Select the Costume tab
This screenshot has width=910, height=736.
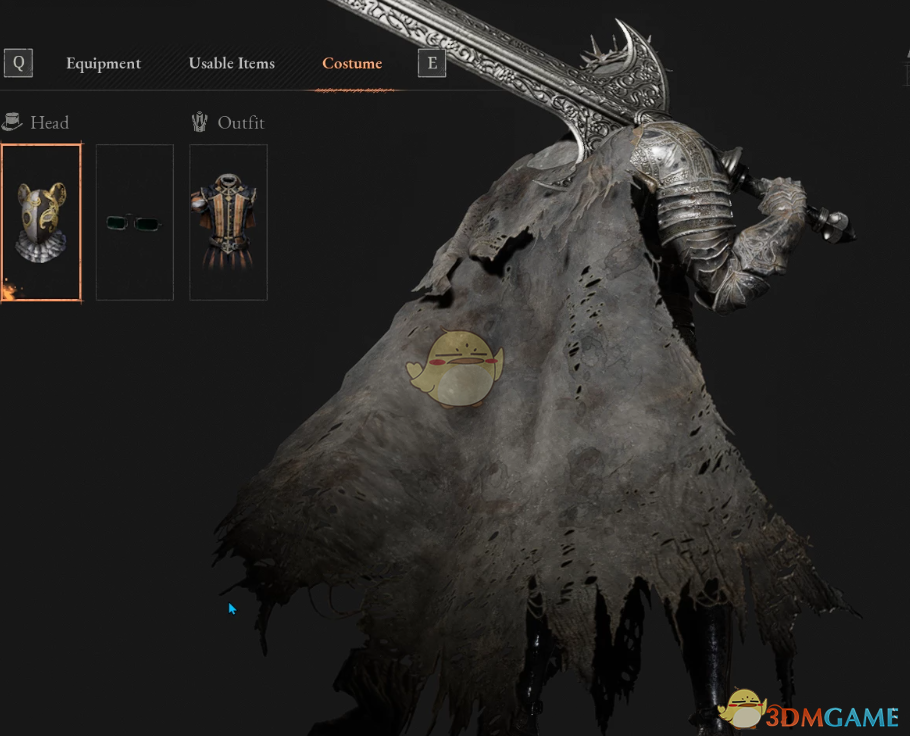click(x=352, y=63)
